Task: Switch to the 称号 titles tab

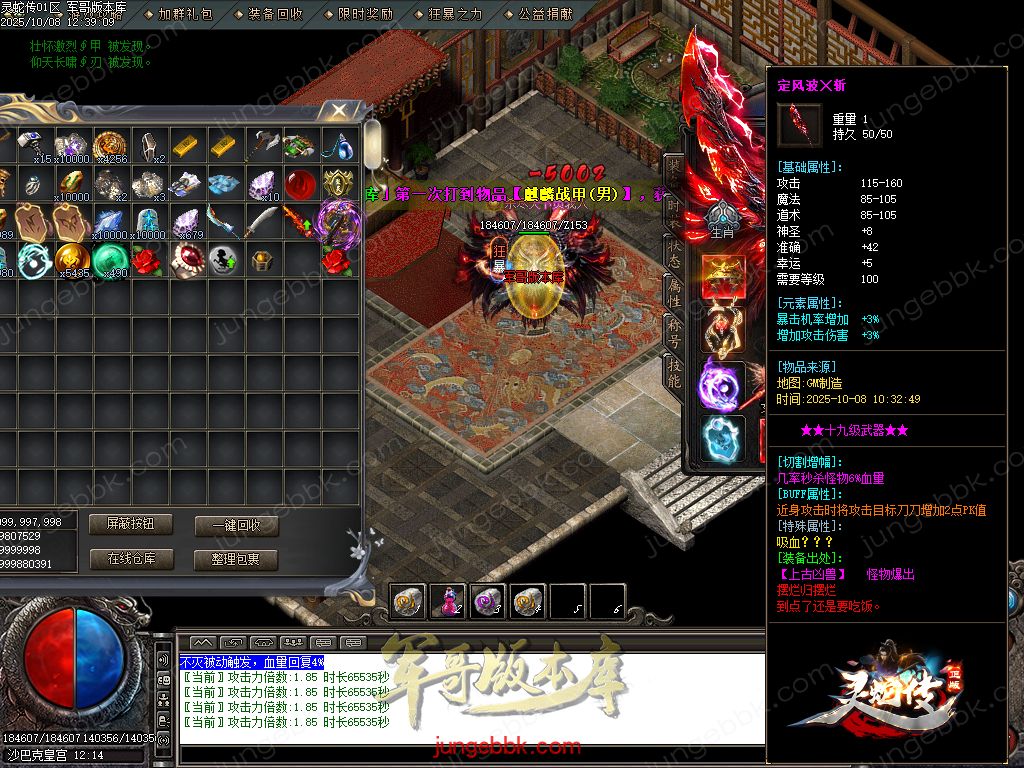Action: [x=674, y=333]
